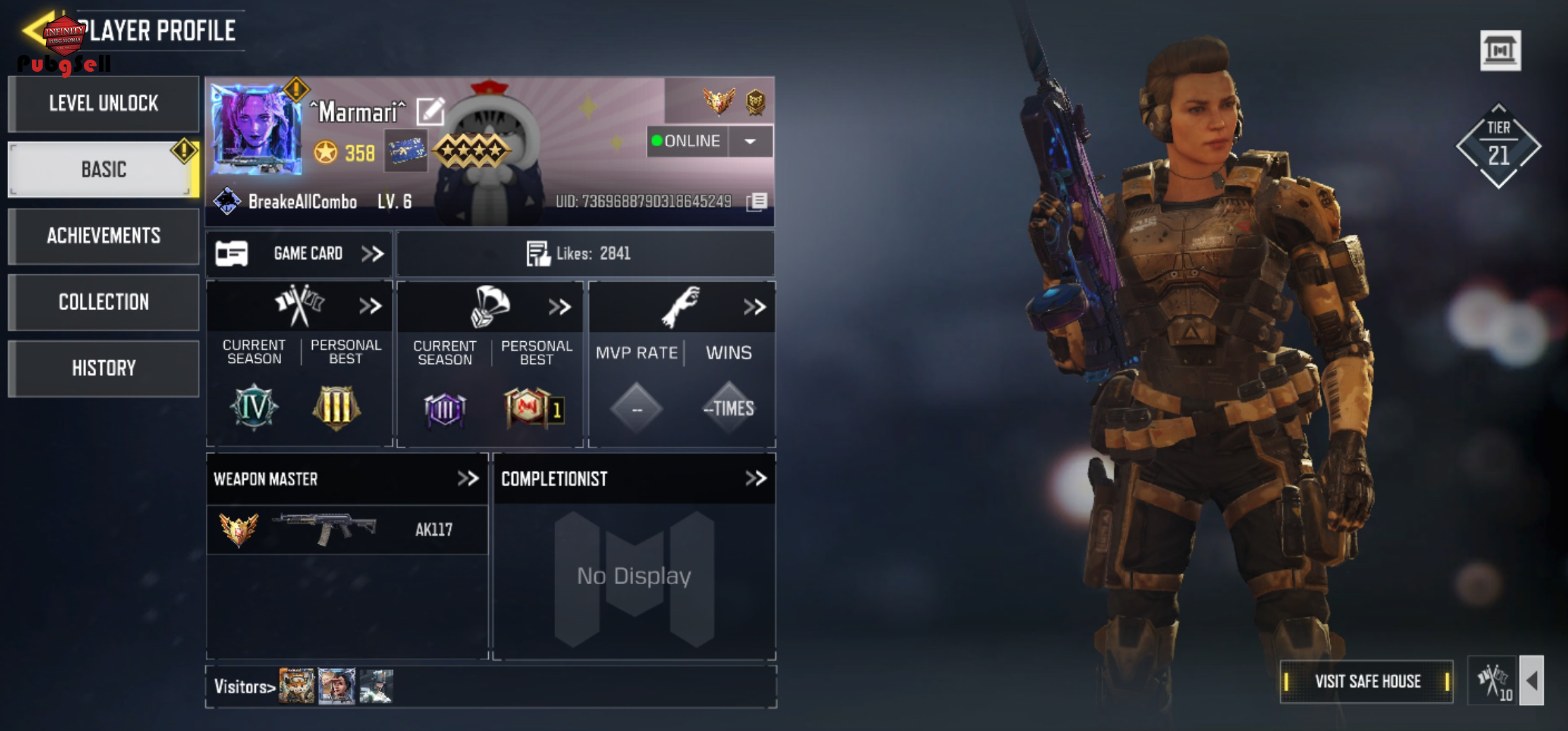The width and height of the screenshot is (1568, 731).
Task: Open the Game Card
Action: pos(299,254)
